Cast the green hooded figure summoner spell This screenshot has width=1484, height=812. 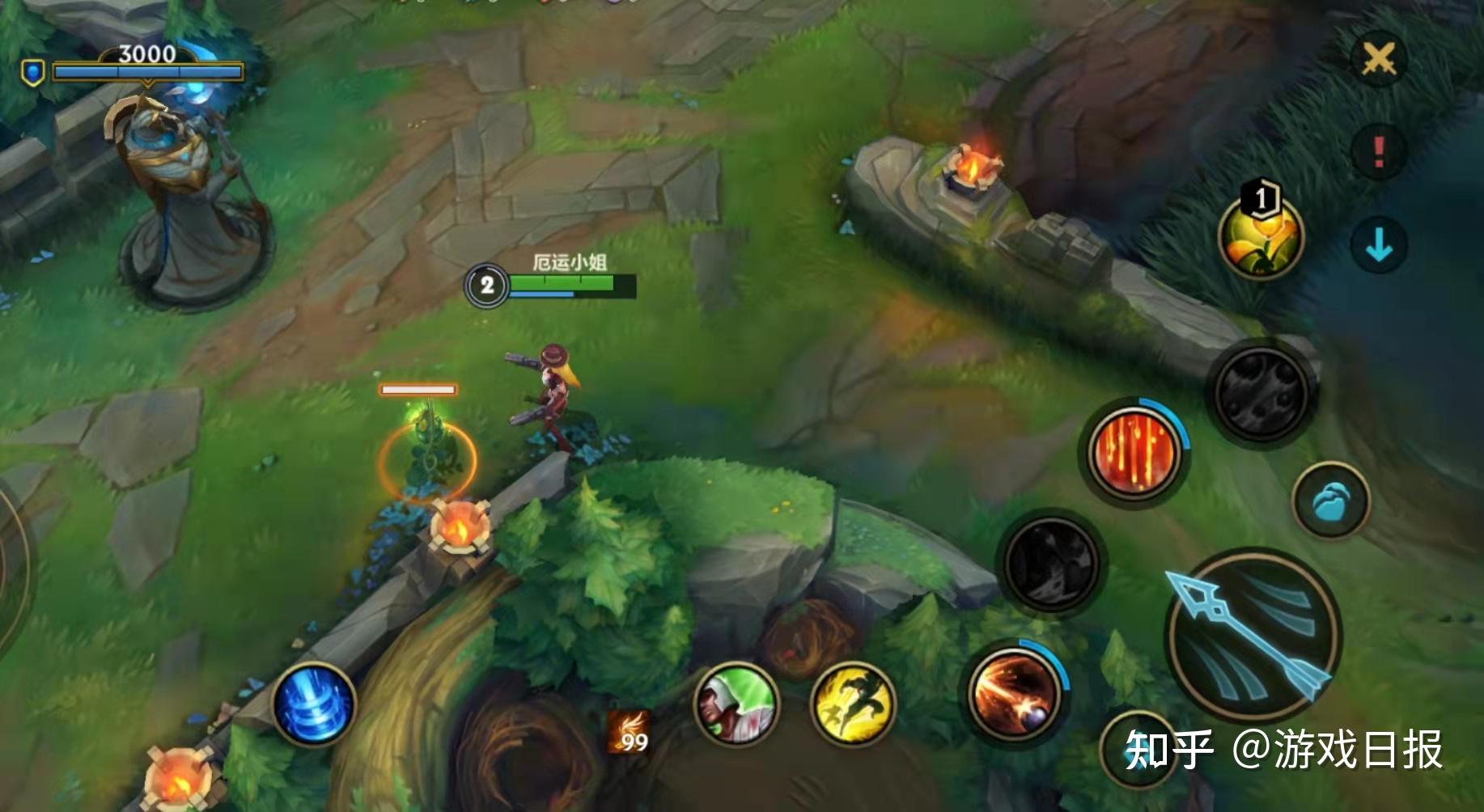point(736,705)
